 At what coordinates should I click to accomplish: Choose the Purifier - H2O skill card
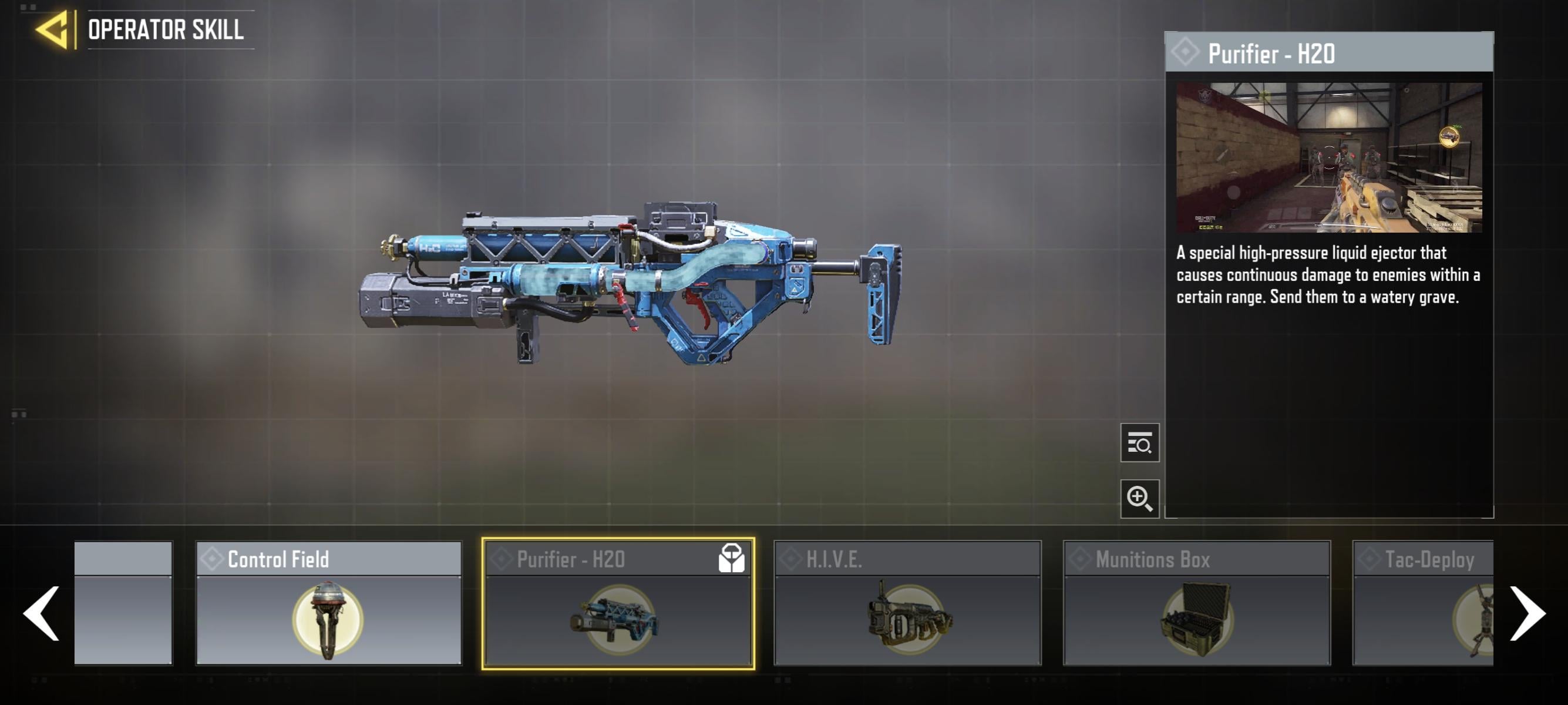click(x=618, y=603)
